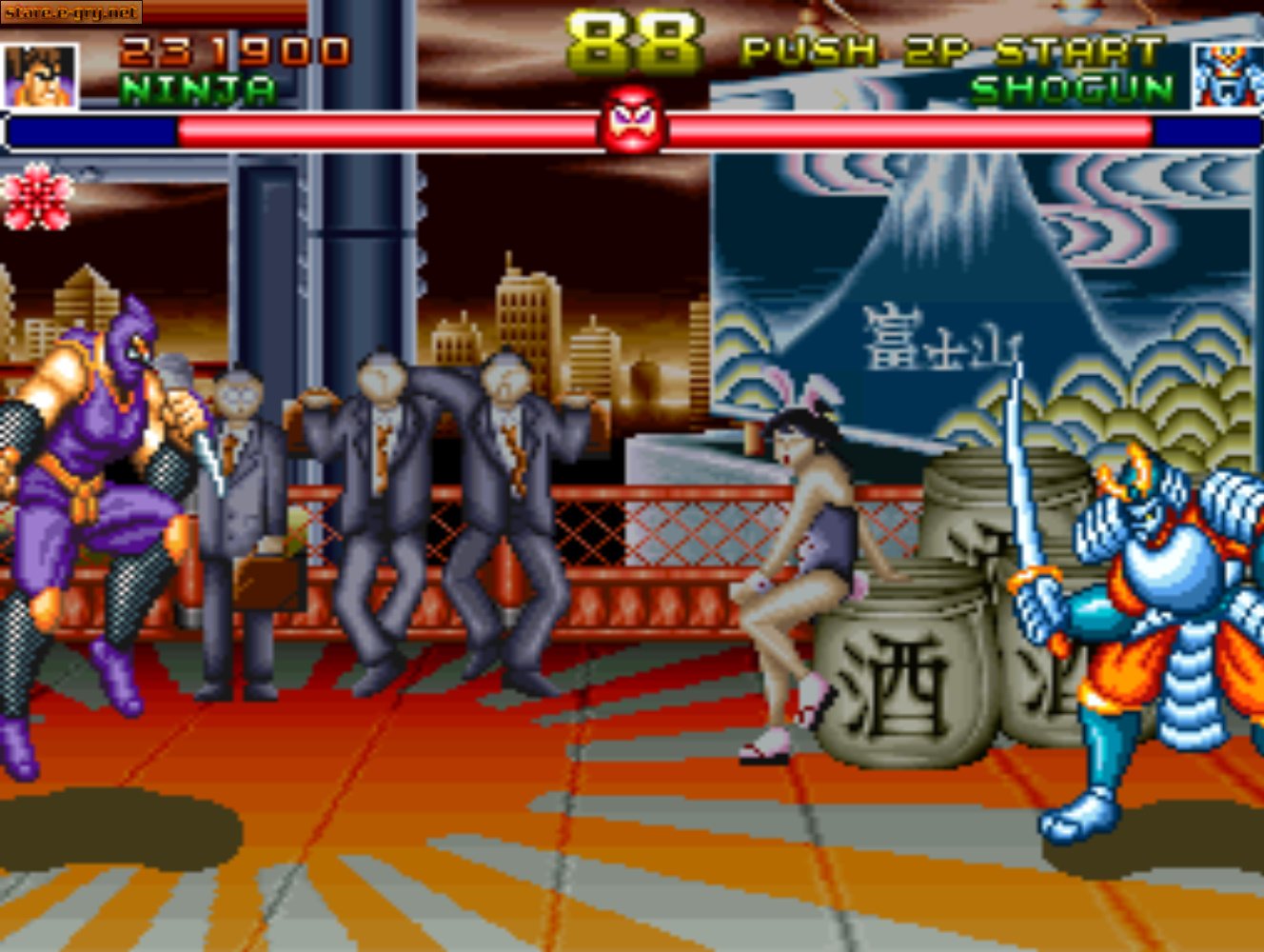Click the red daruma face icon
This screenshot has height=952, width=1264.
pos(632,129)
